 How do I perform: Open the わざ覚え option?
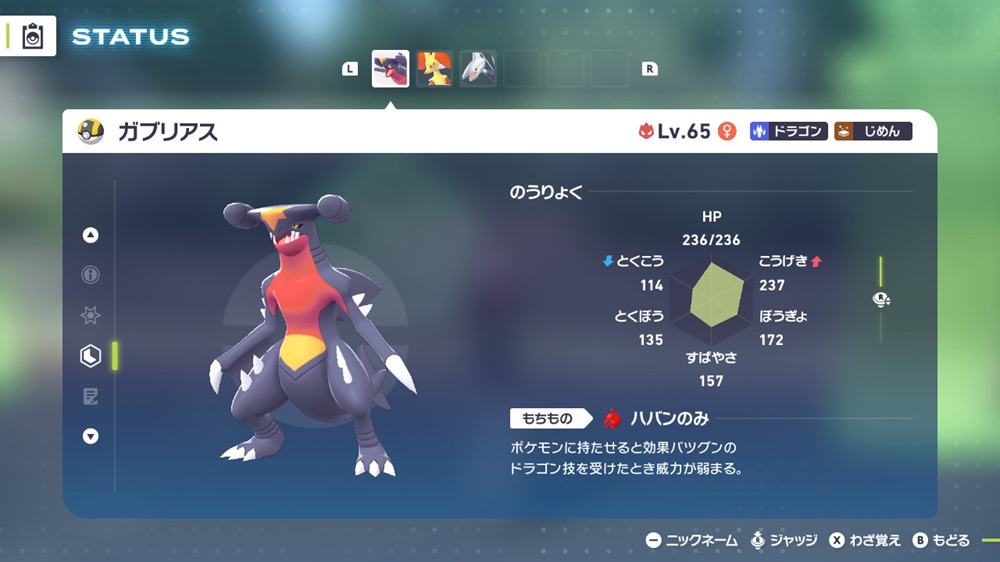pos(865,540)
